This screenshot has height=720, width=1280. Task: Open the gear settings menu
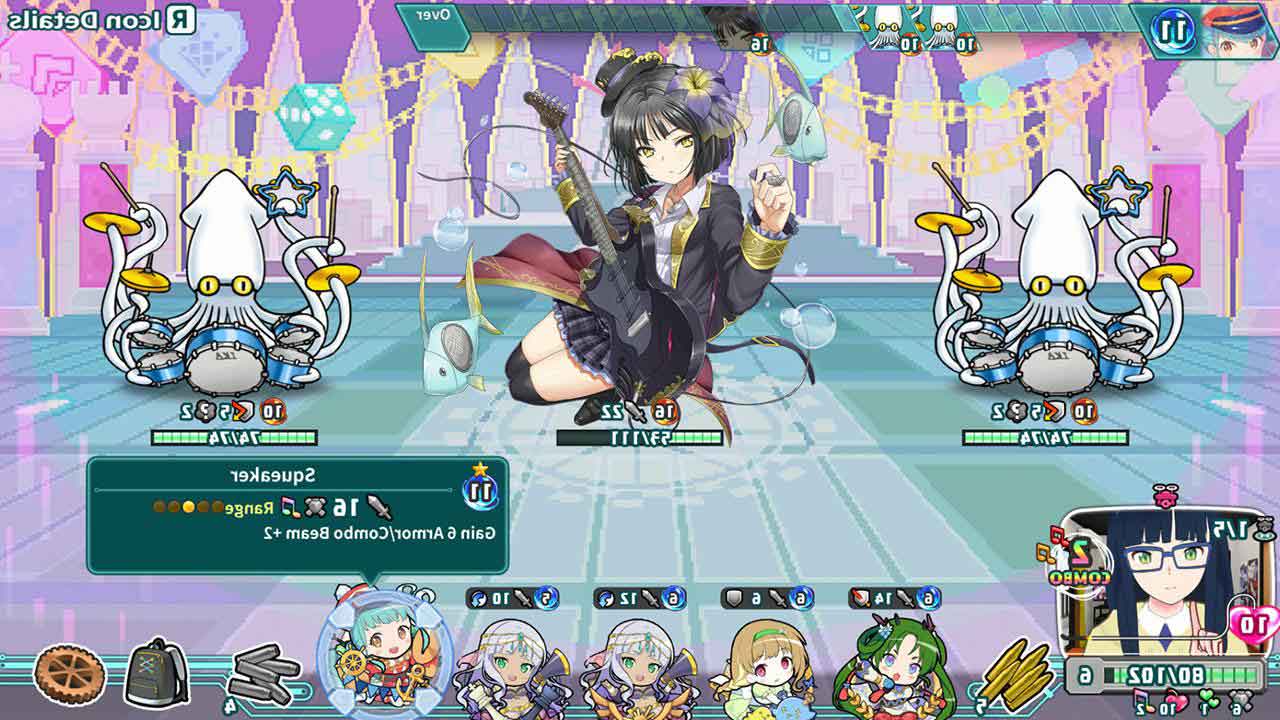click(69, 674)
